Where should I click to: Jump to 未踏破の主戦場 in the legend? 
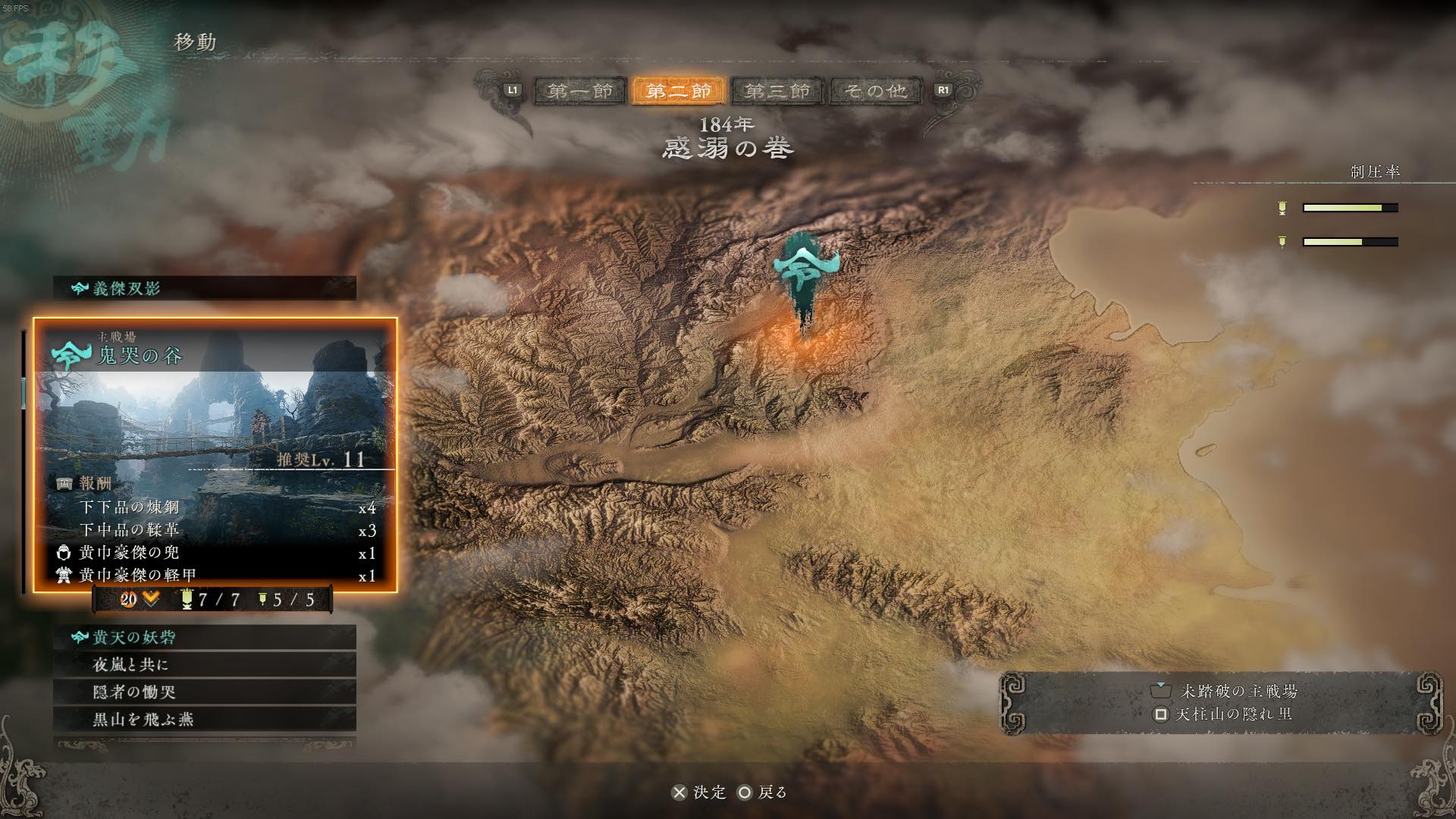click(x=1225, y=691)
